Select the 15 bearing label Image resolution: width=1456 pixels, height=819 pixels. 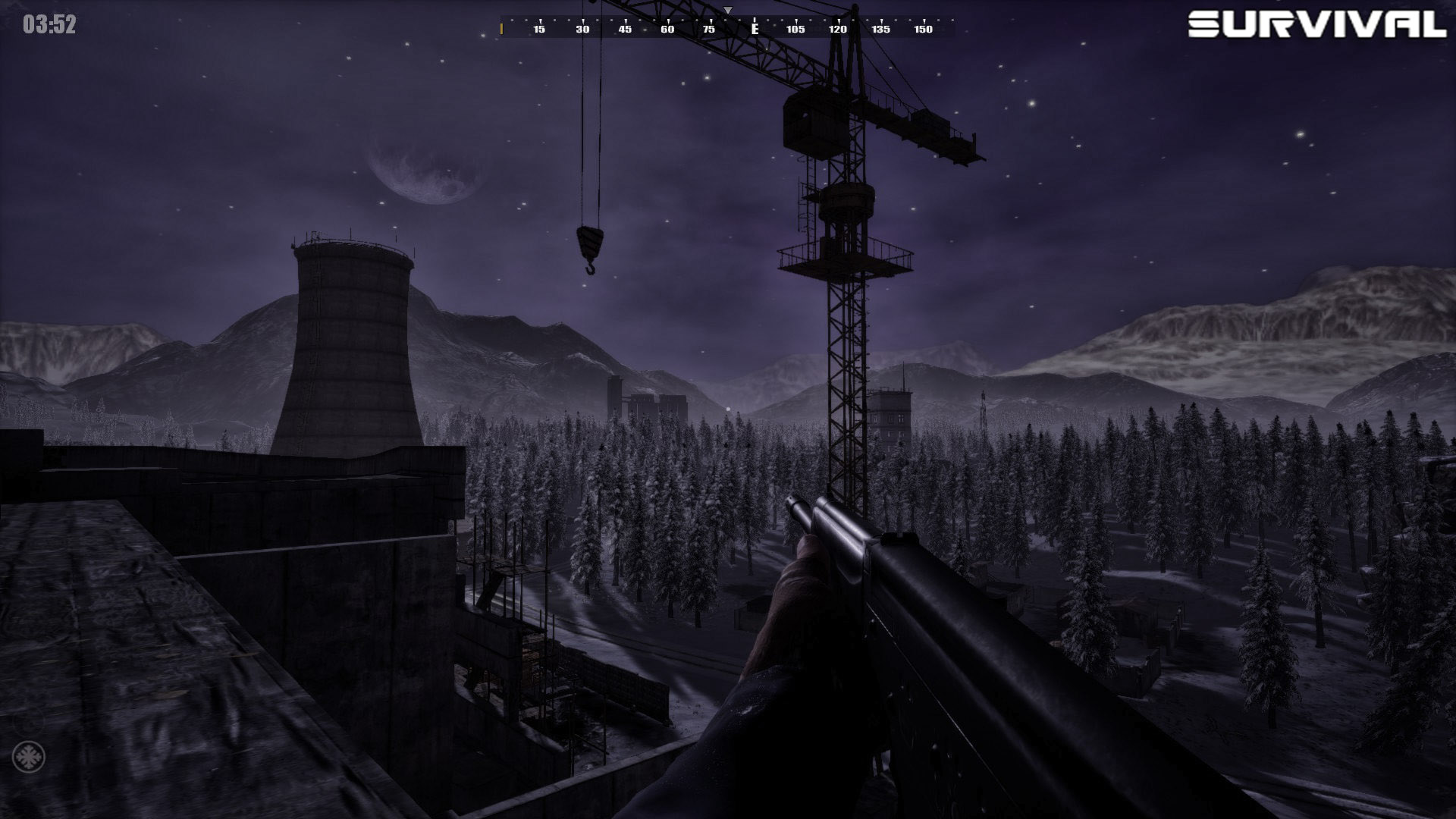(x=538, y=29)
